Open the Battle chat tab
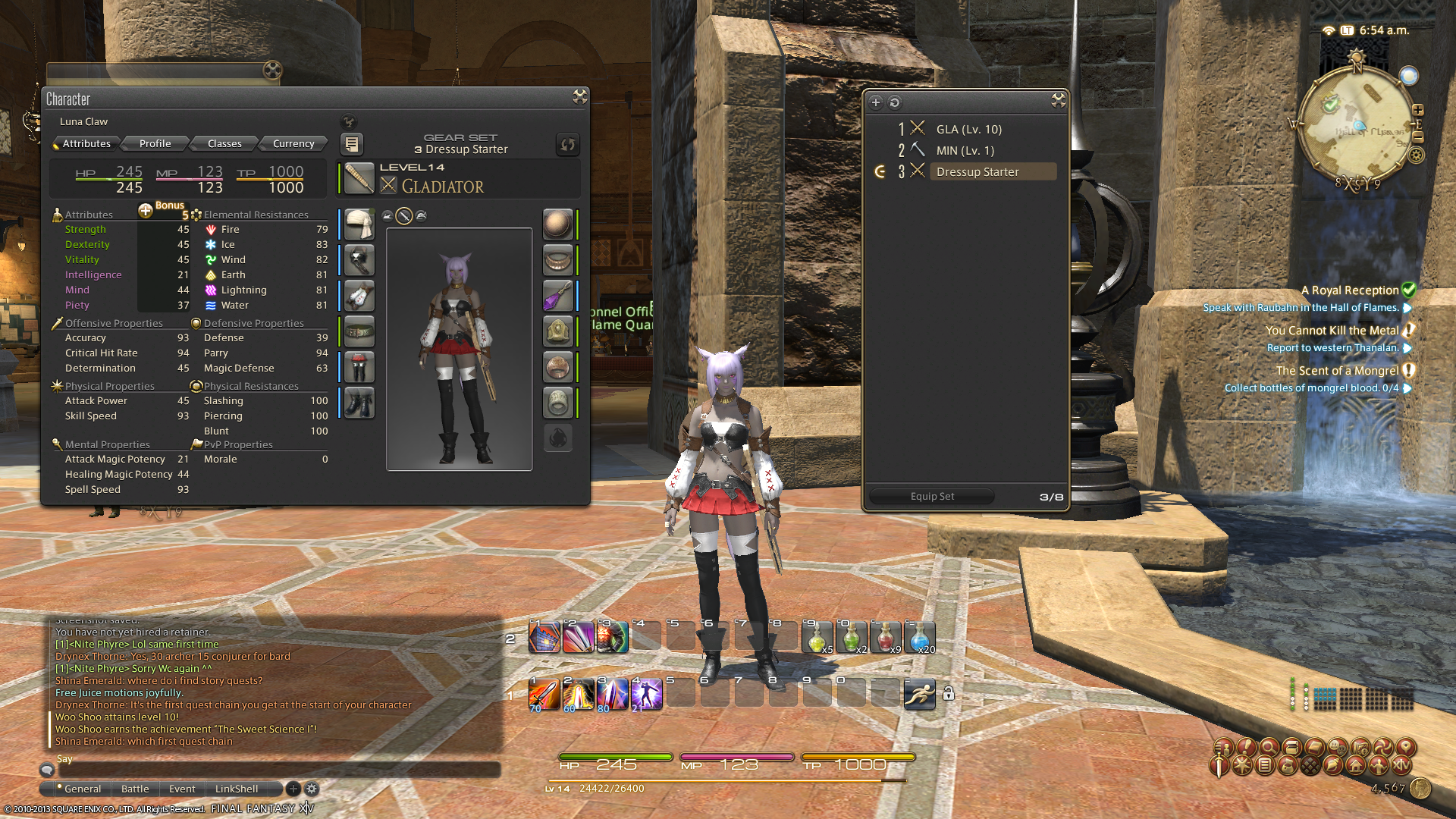This screenshot has width=1456, height=819. pos(135,789)
